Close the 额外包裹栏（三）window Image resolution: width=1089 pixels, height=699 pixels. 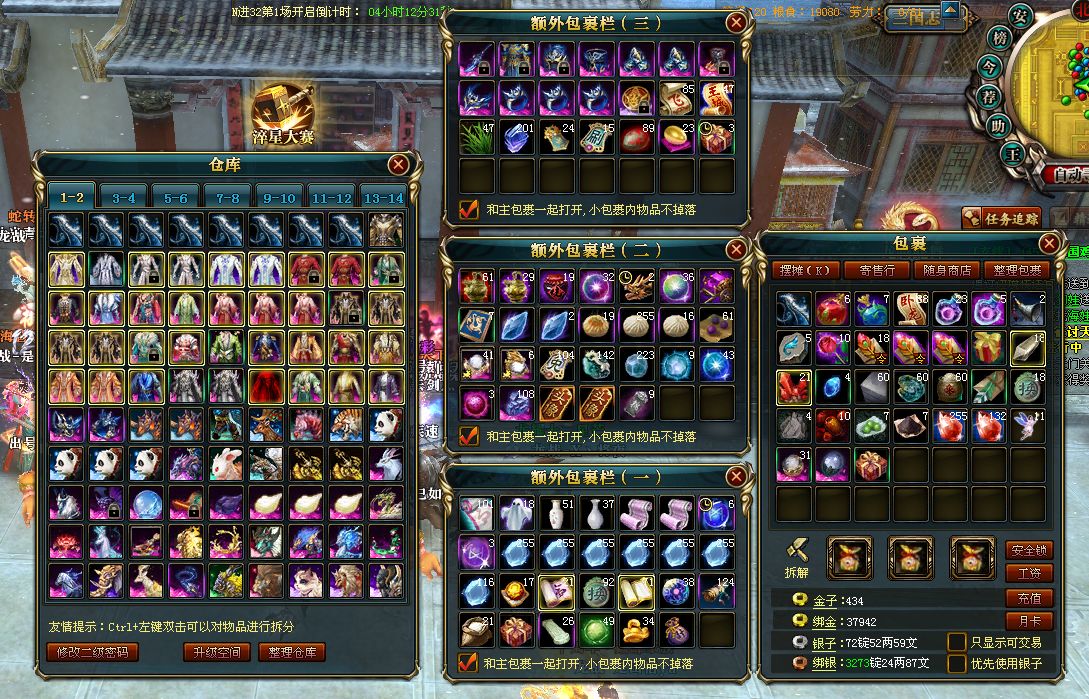pos(737,22)
